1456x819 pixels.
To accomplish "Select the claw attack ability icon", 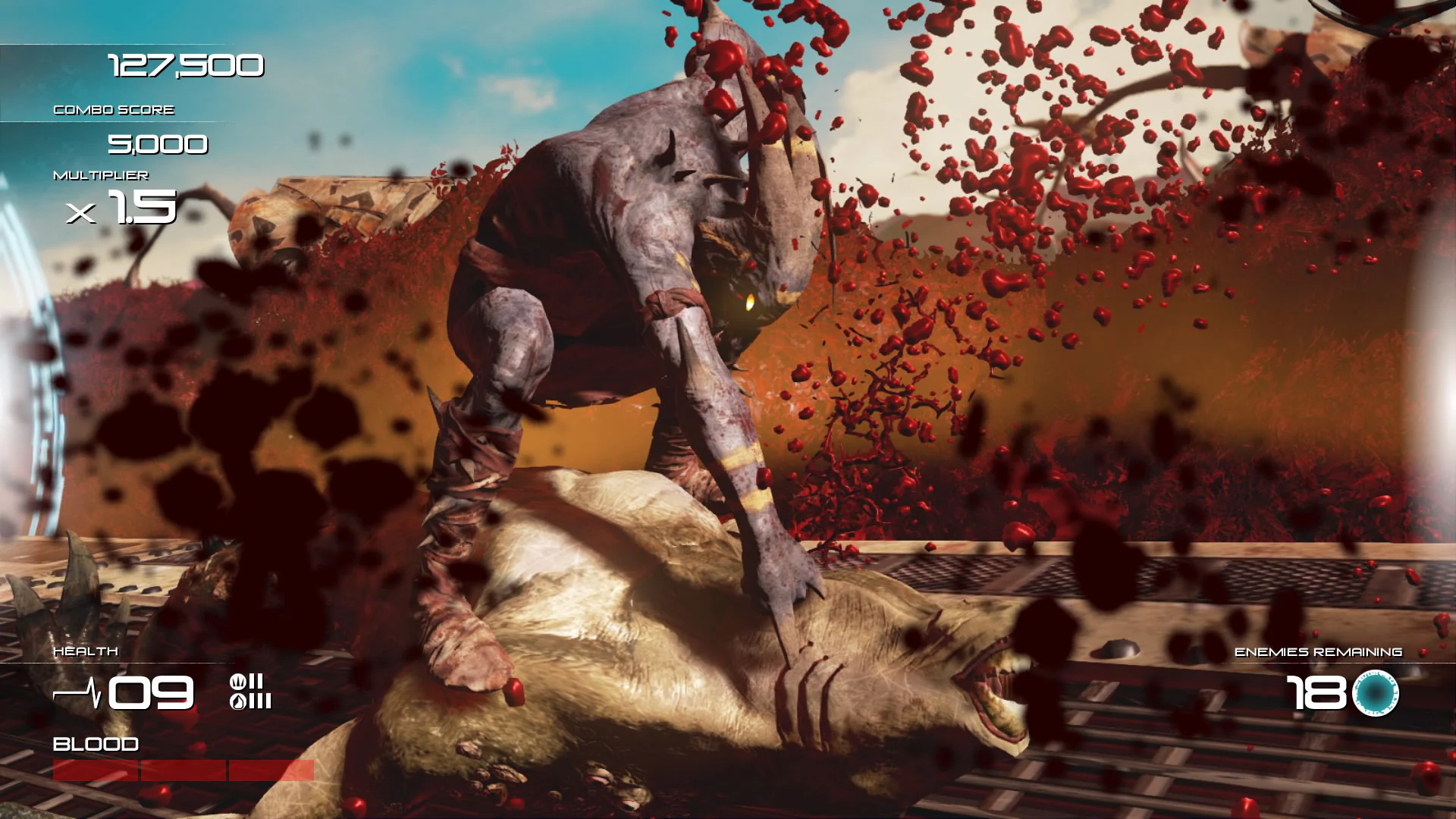I will click(x=237, y=681).
